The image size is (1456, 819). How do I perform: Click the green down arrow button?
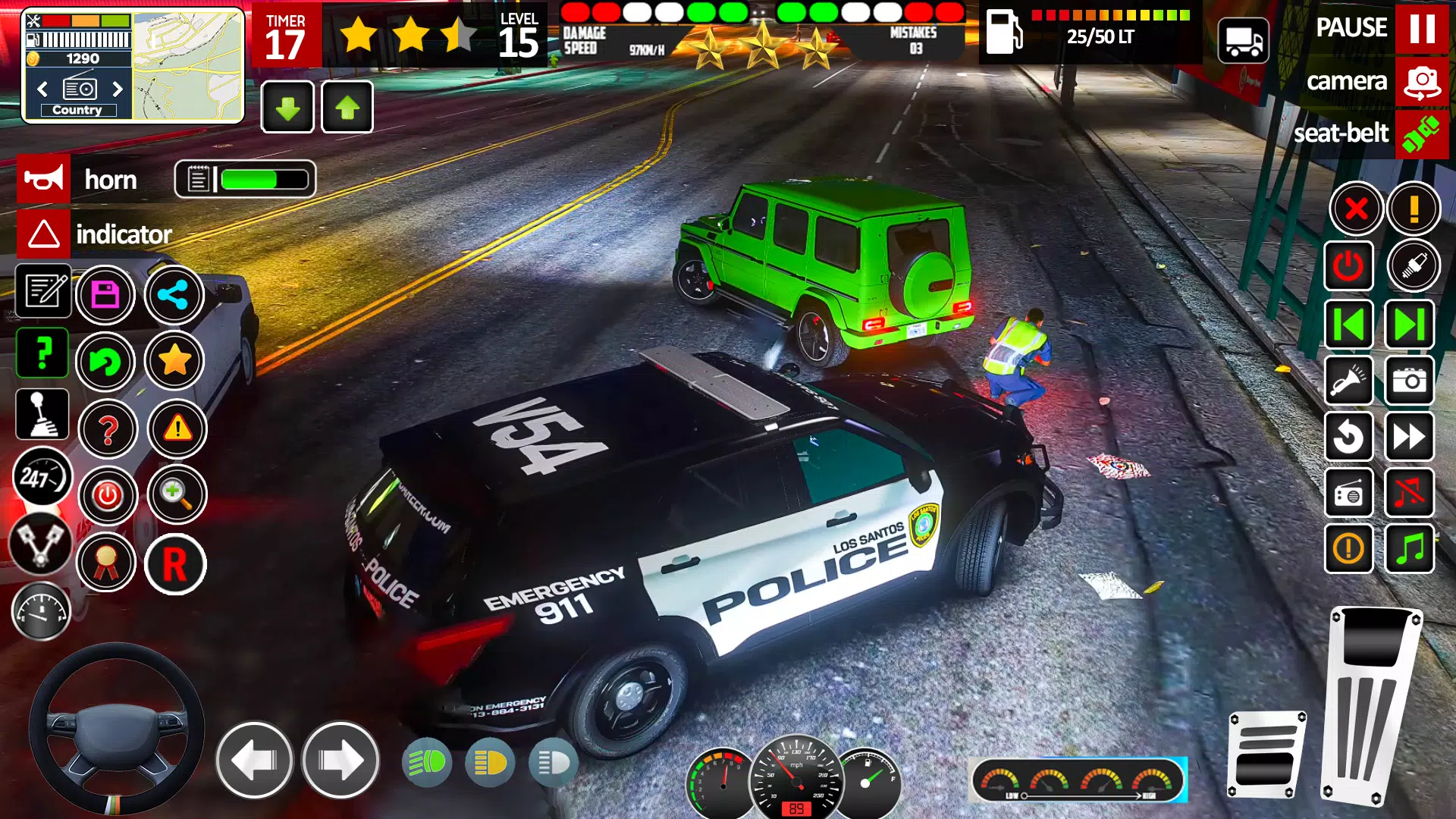coord(287,108)
